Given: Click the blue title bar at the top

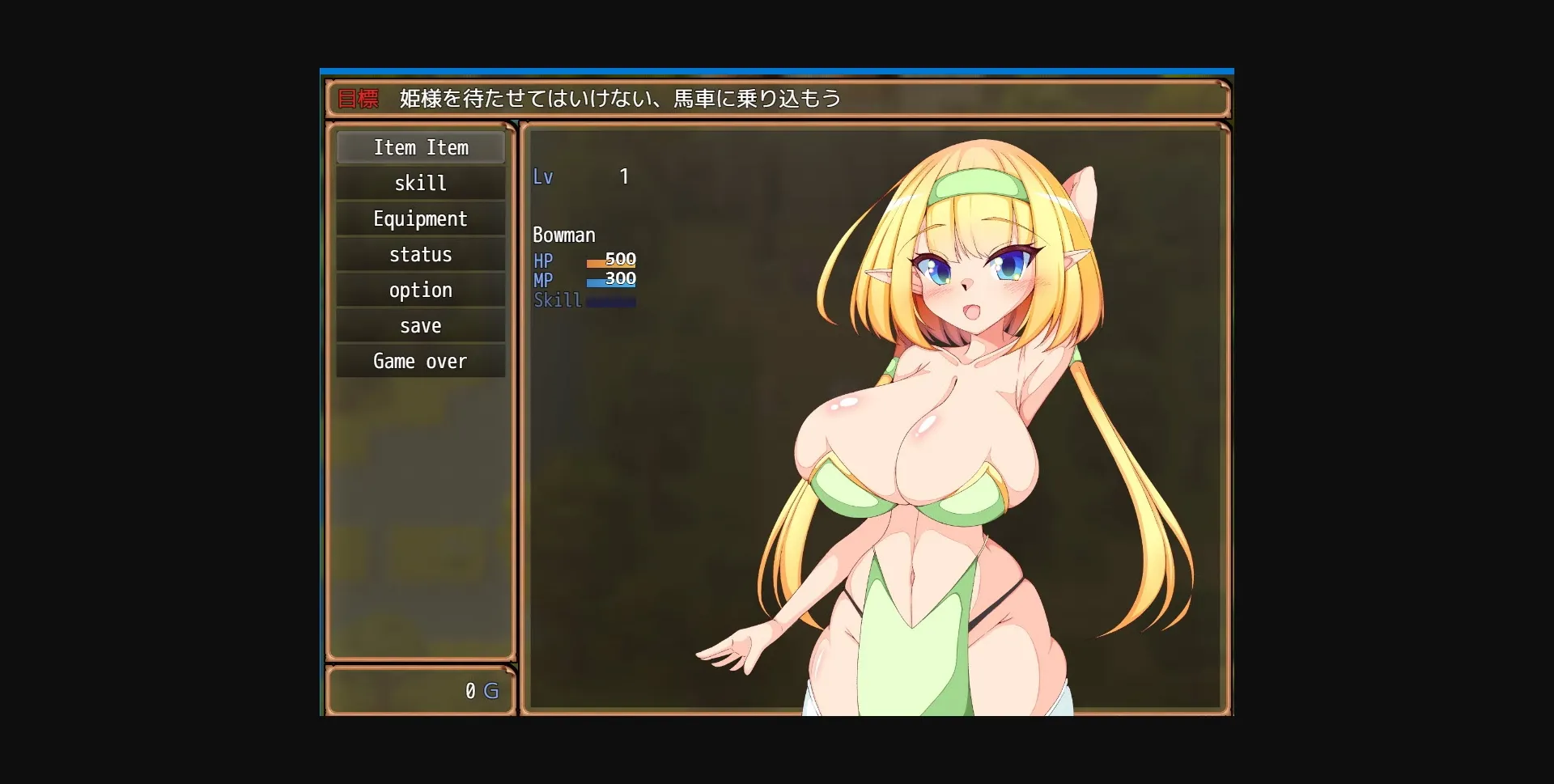Looking at the screenshot, I should [777, 71].
